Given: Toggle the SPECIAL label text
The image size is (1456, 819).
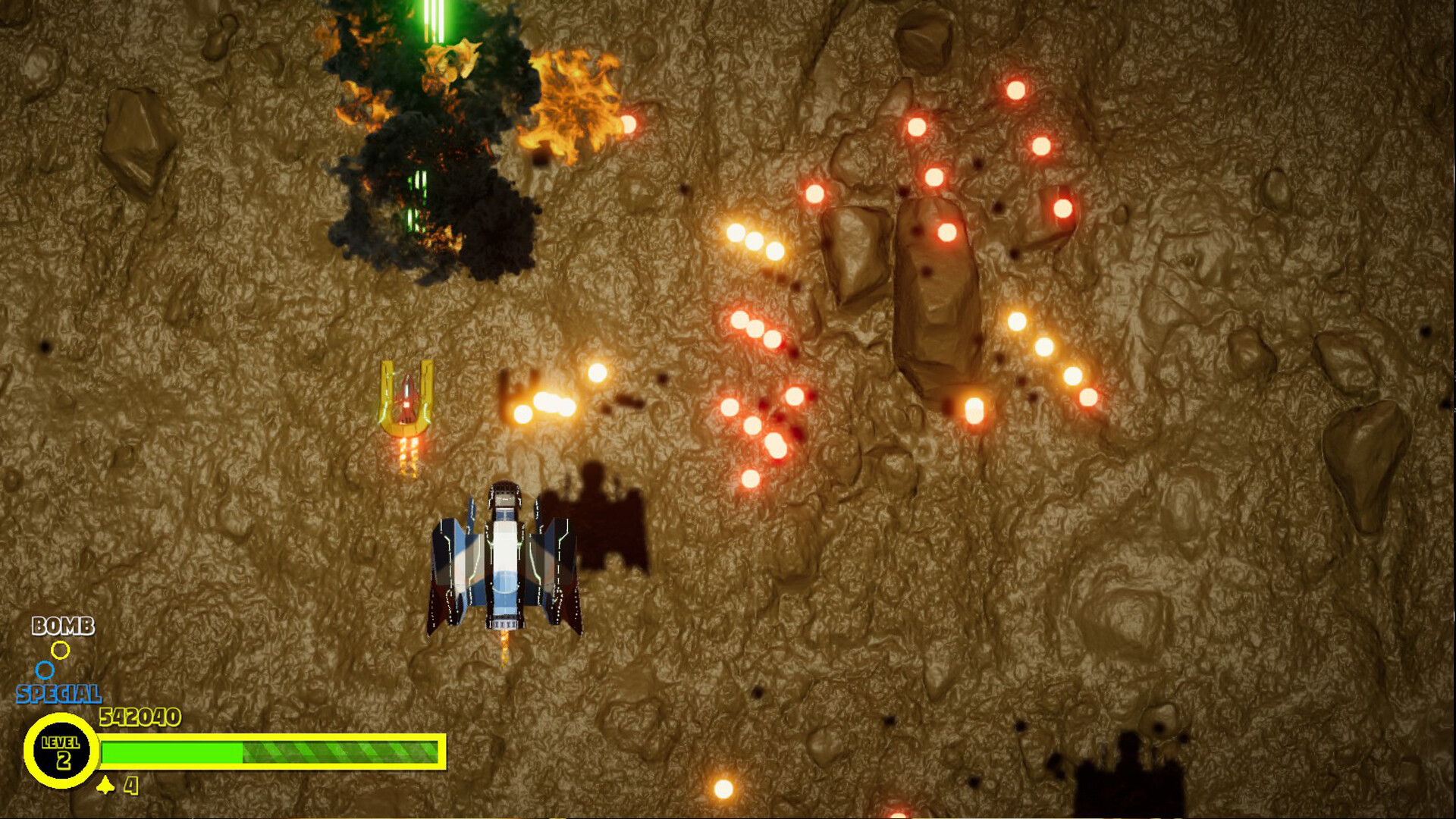Looking at the screenshot, I should click(58, 692).
